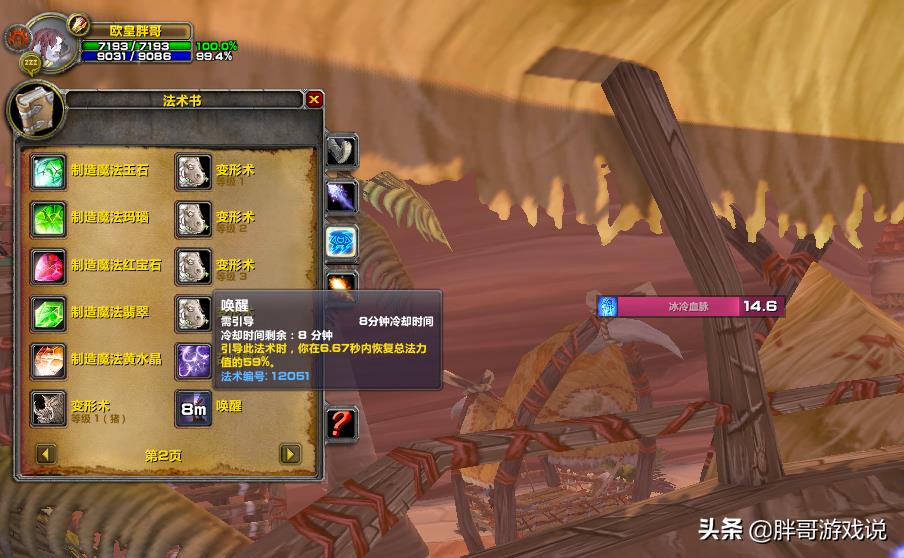Select the 变形术 等级 2 sheep icon
The height and width of the screenshot is (558, 904).
pos(193,218)
